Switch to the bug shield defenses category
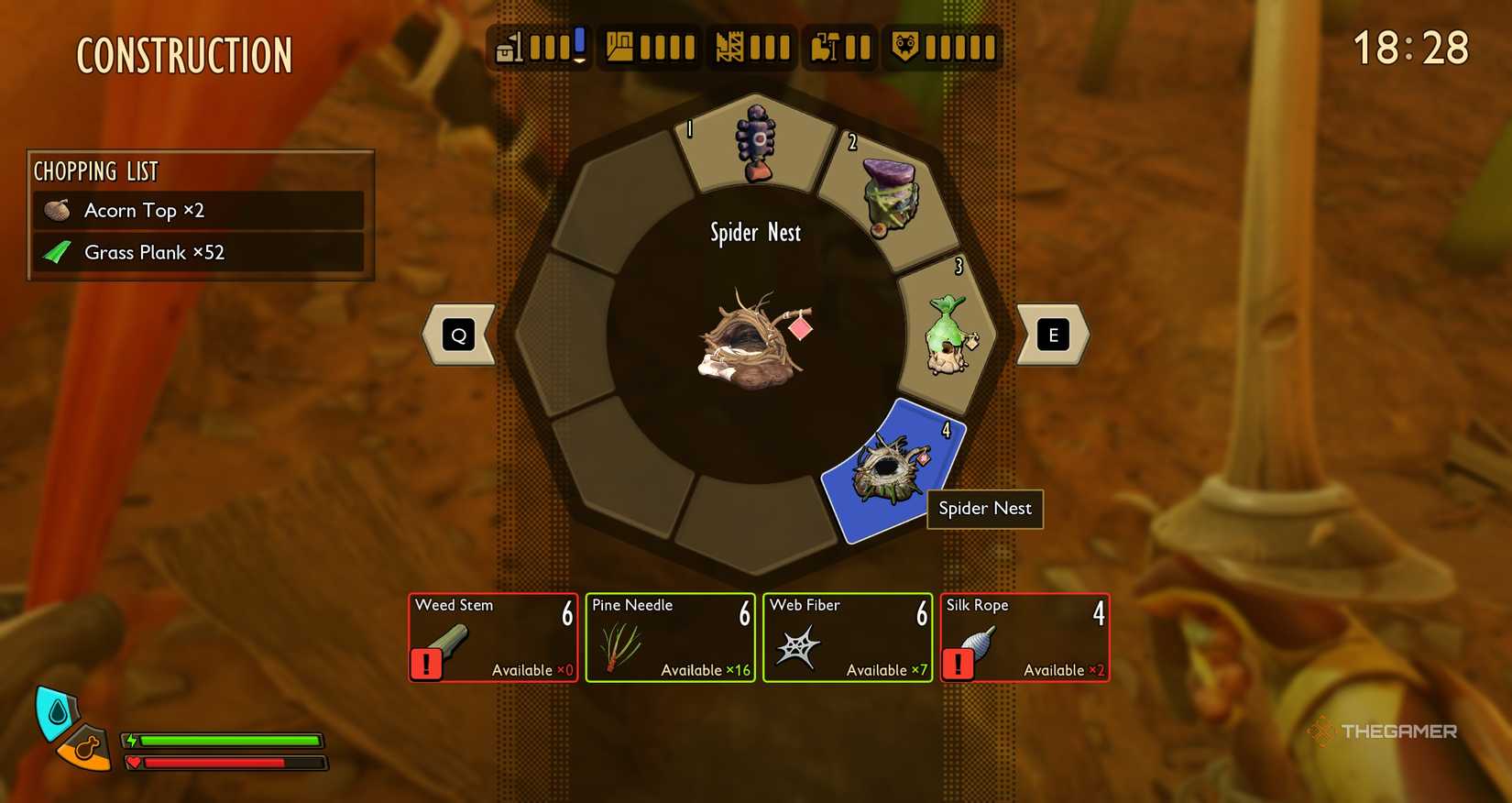 tap(943, 47)
